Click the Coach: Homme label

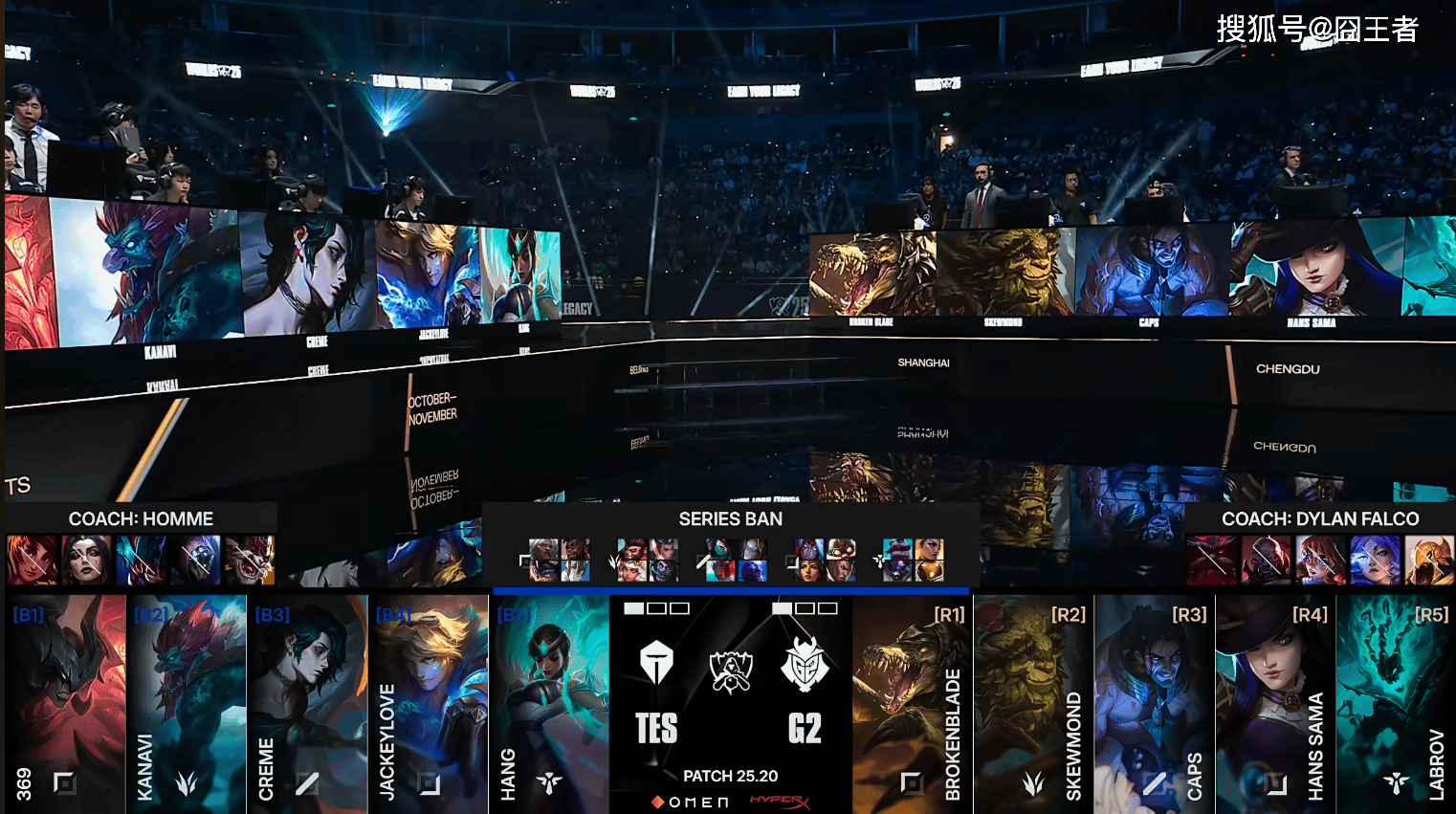[141, 519]
